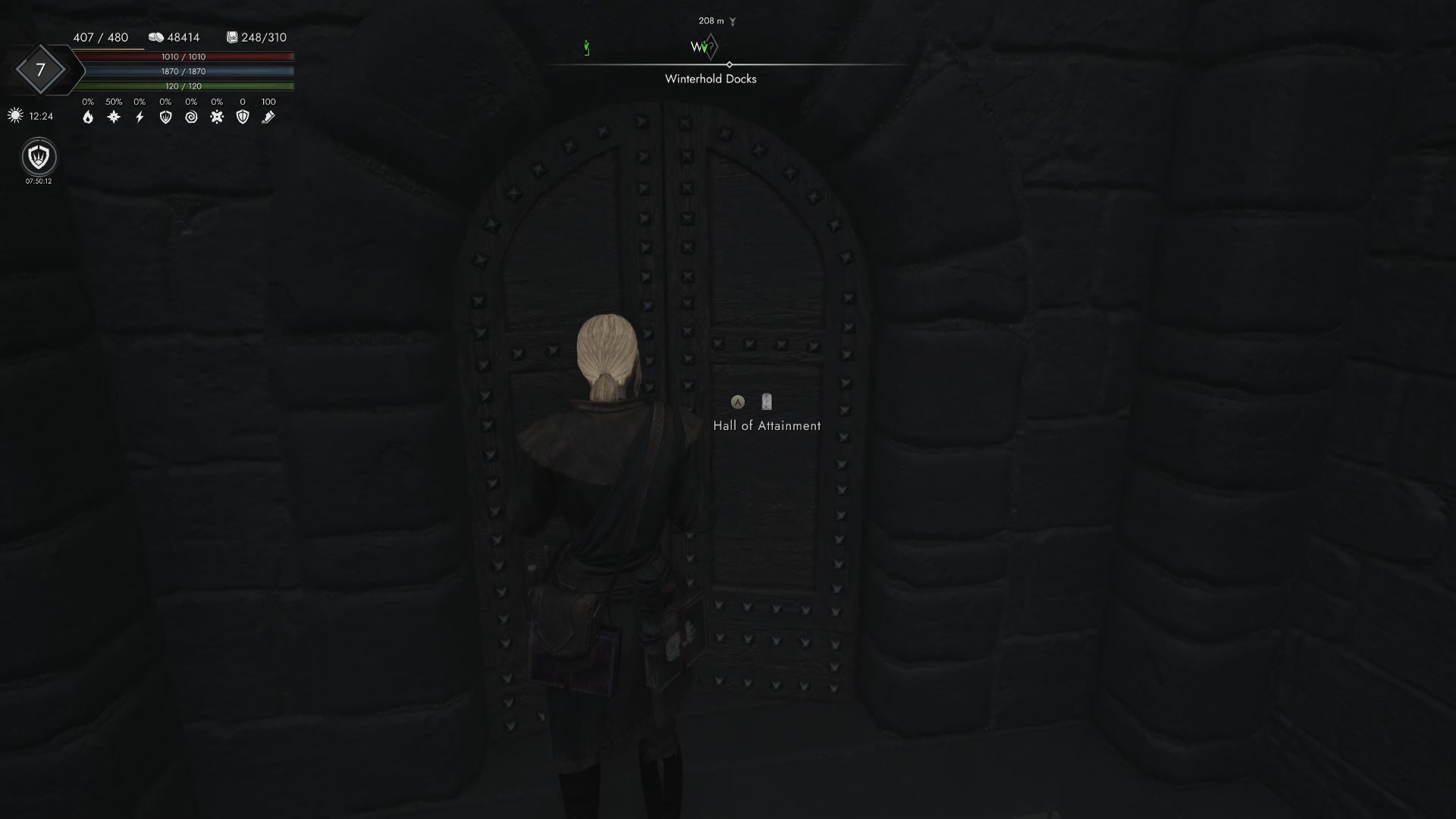
Task: Click the frost resistance icon showing 50%
Action: coord(114,117)
